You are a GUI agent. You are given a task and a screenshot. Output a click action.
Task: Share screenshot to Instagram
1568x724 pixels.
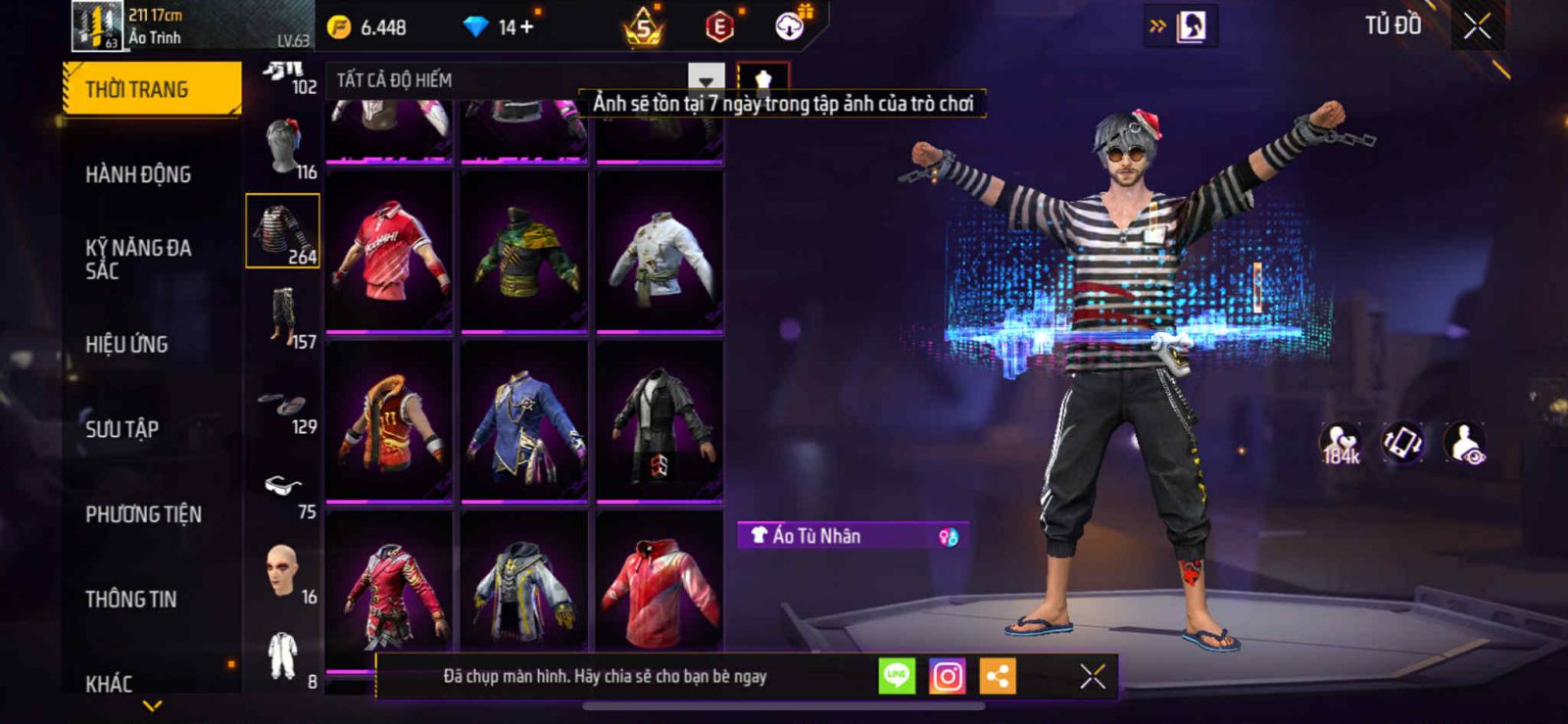click(x=947, y=676)
